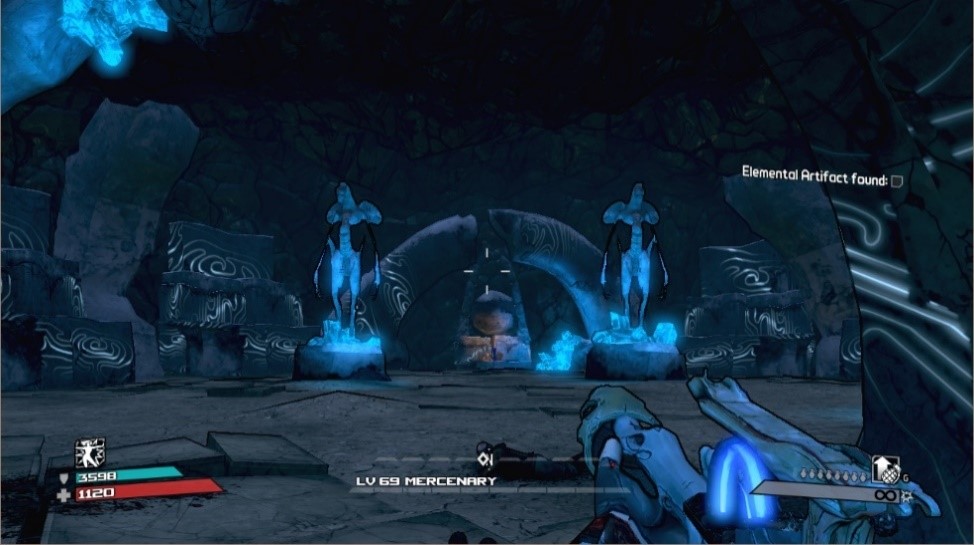Select the grenade icon

[x=886, y=469]
